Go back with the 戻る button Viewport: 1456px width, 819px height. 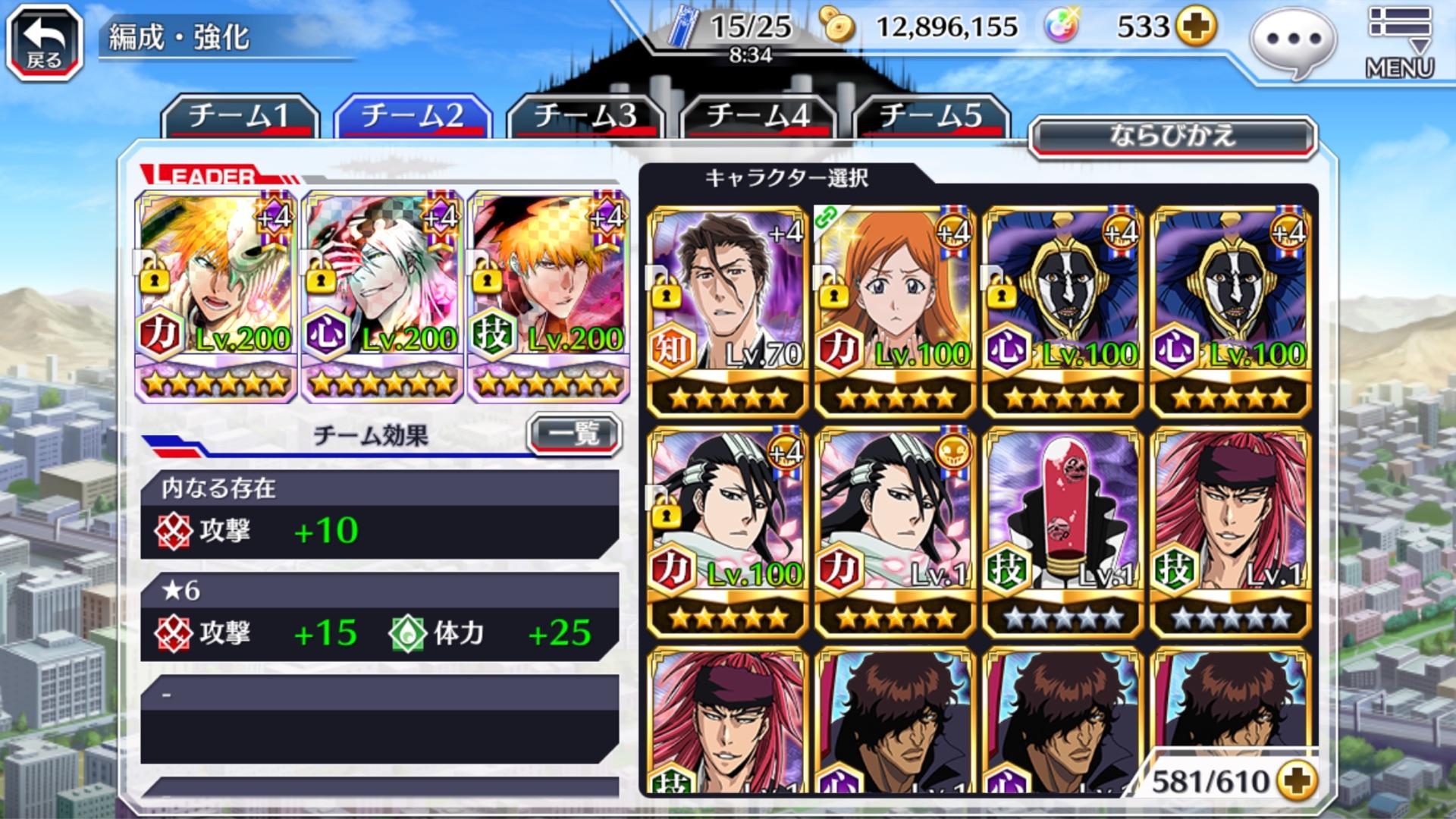tap(44, 42)
